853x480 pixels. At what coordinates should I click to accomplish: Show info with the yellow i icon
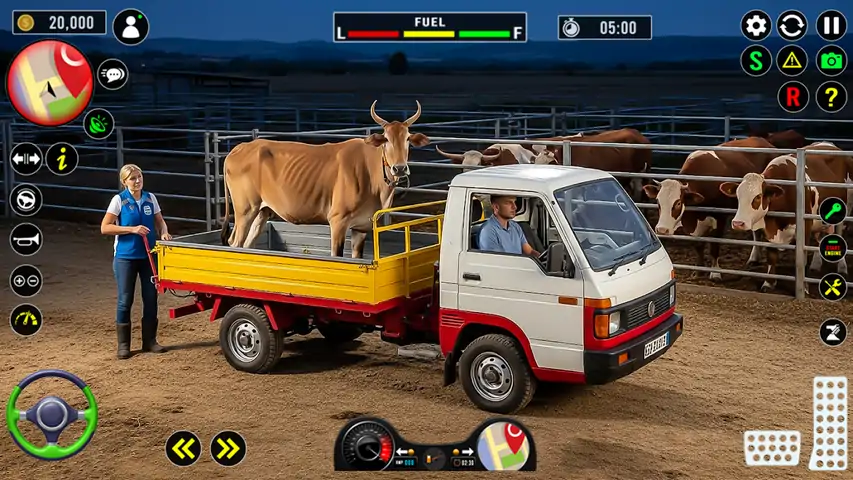pyautogui.click(x=62, y=159)
